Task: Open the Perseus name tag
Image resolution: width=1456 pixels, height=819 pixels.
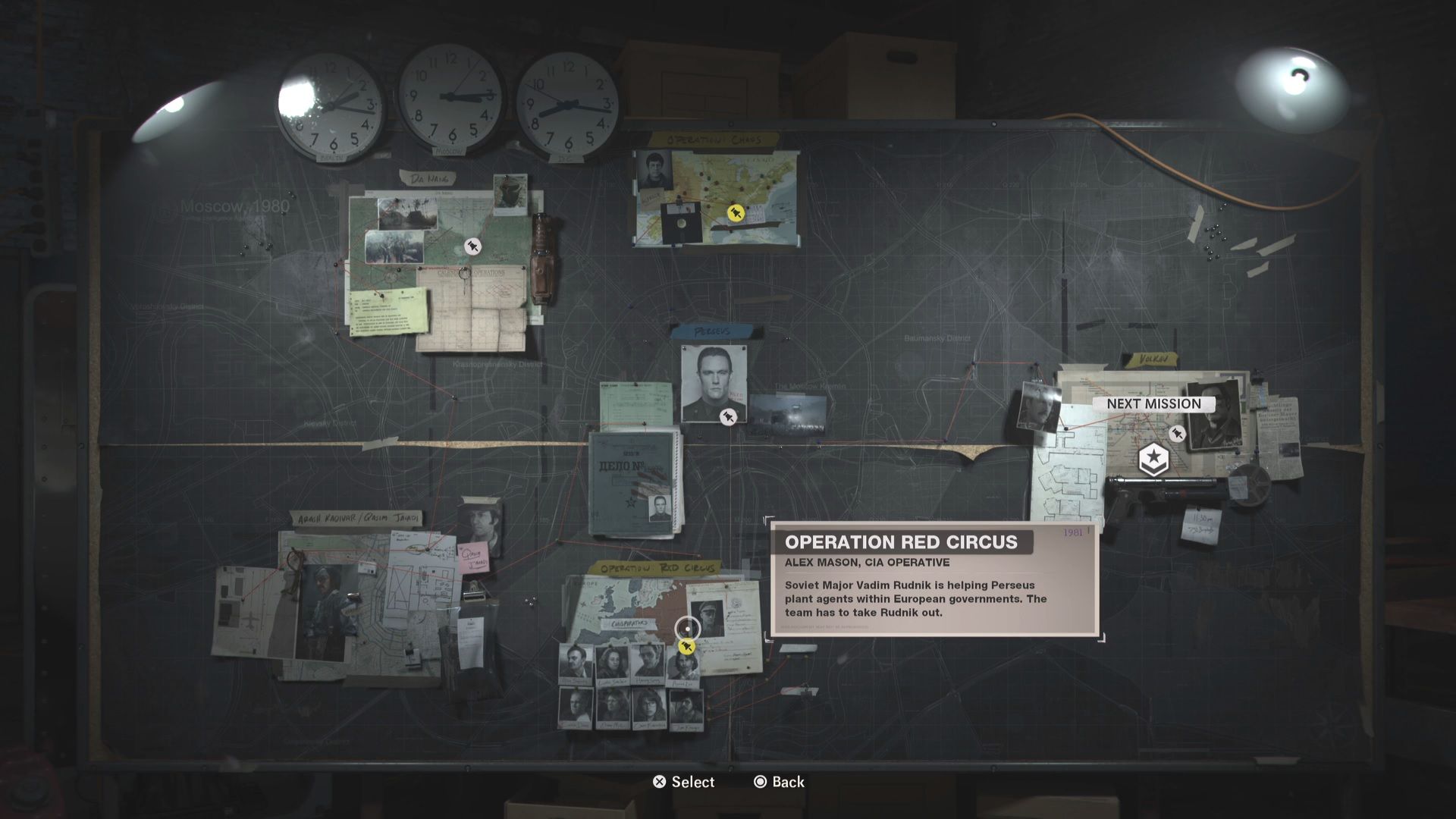Action: 711,331
